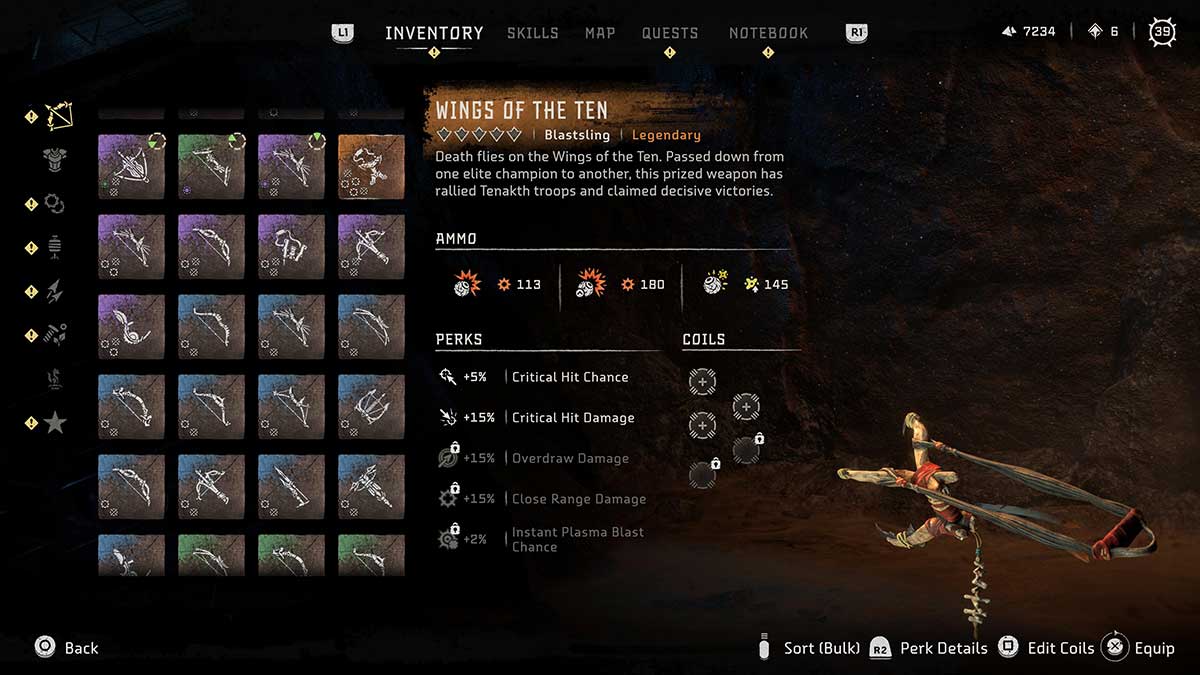Go to the Quests tab

click(670, 33)
